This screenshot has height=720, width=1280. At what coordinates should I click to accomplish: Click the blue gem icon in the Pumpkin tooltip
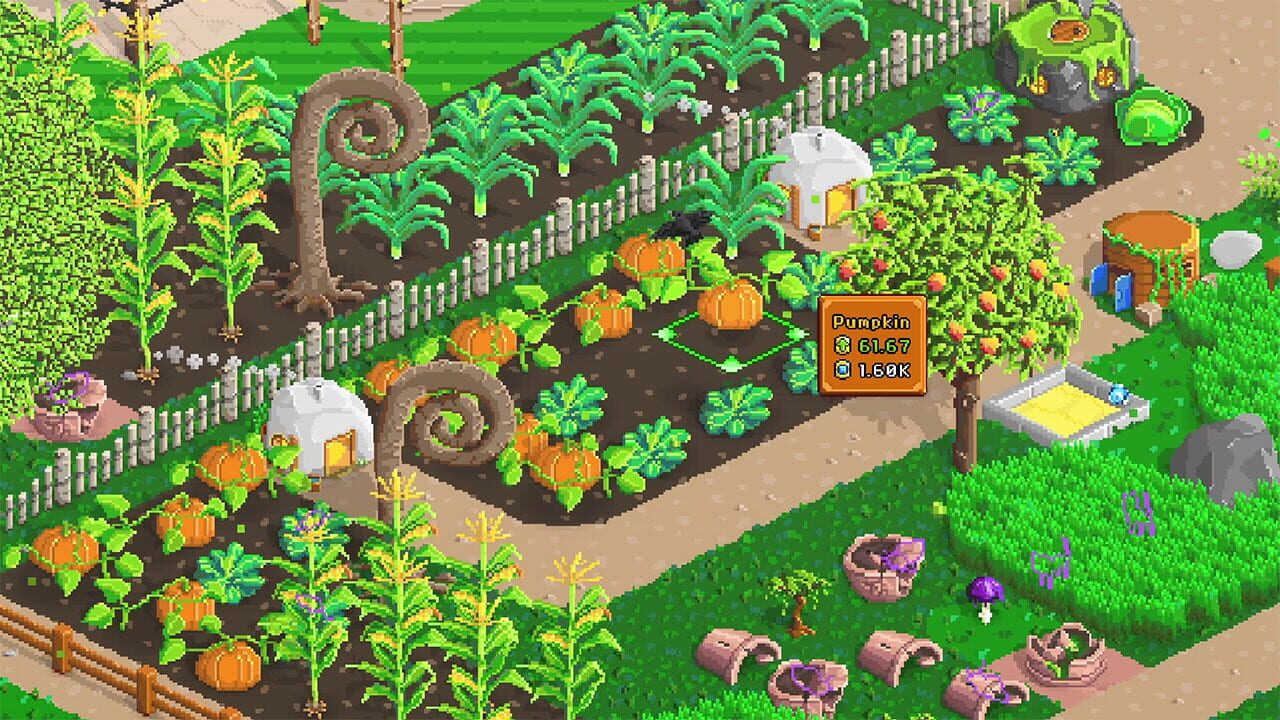pos(841,369)
